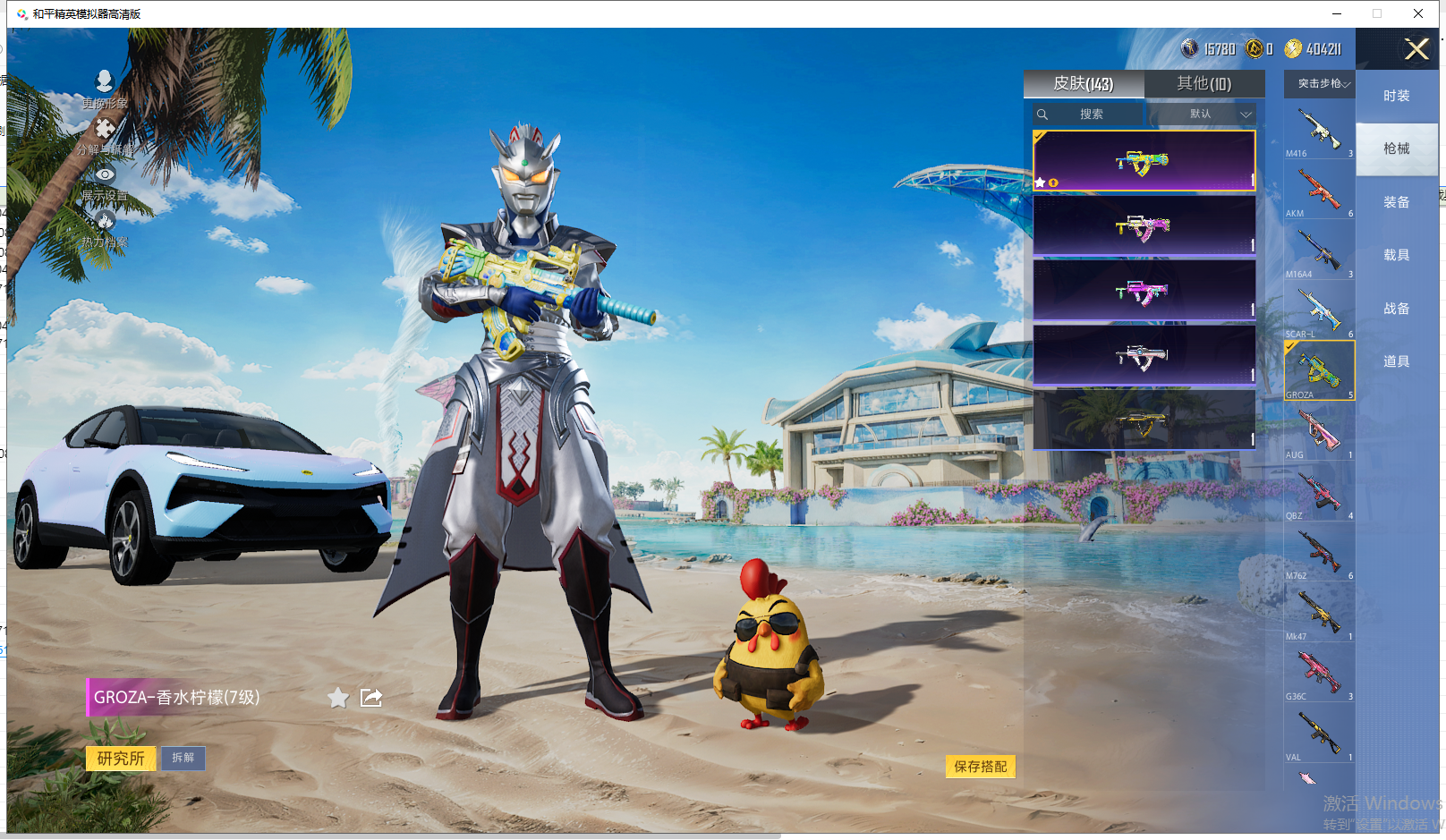This screenshot has height=840, width=1446.
Task: Share the GROZA skin via share icon
Action: pyautogui.click(x=371, y=698)
